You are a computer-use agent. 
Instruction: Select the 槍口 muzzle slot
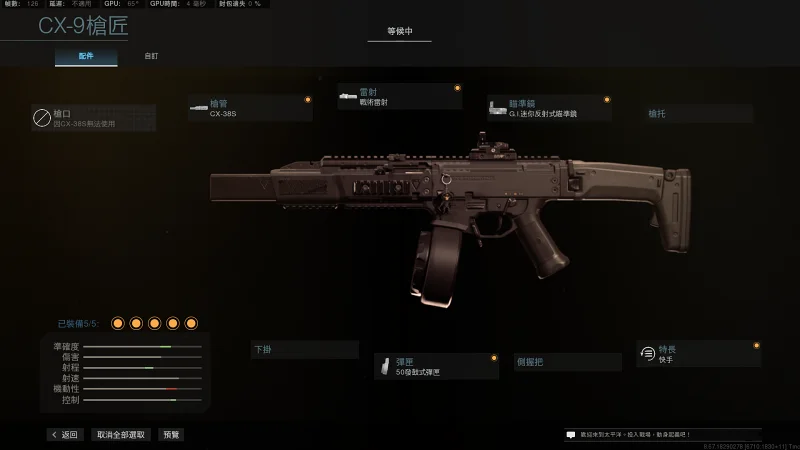(93, 119)
